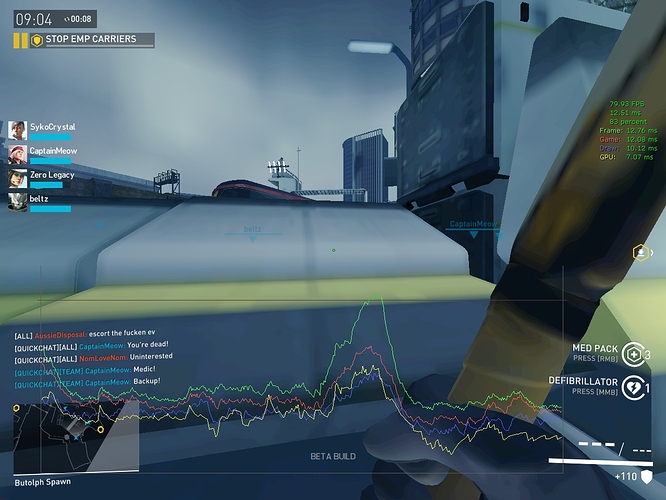Select teammate Zero Legacy's portrait
Viewport: 666px width, 500px height.
point(17,178)
